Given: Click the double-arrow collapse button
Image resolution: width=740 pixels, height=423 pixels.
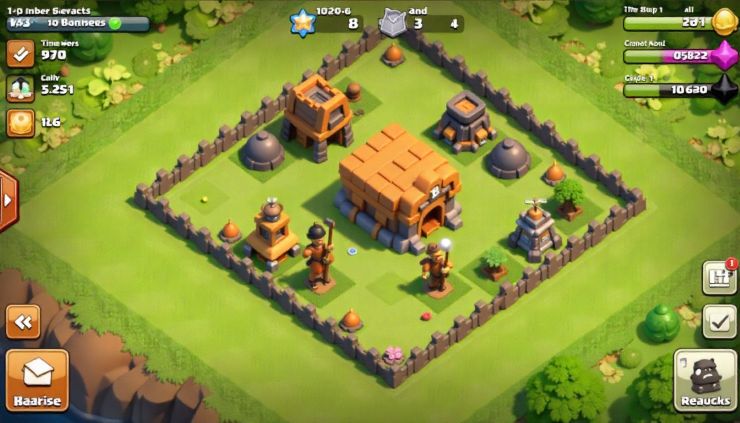Looking at the screenshot, I should pyautogui.click(x=22, y=321).
